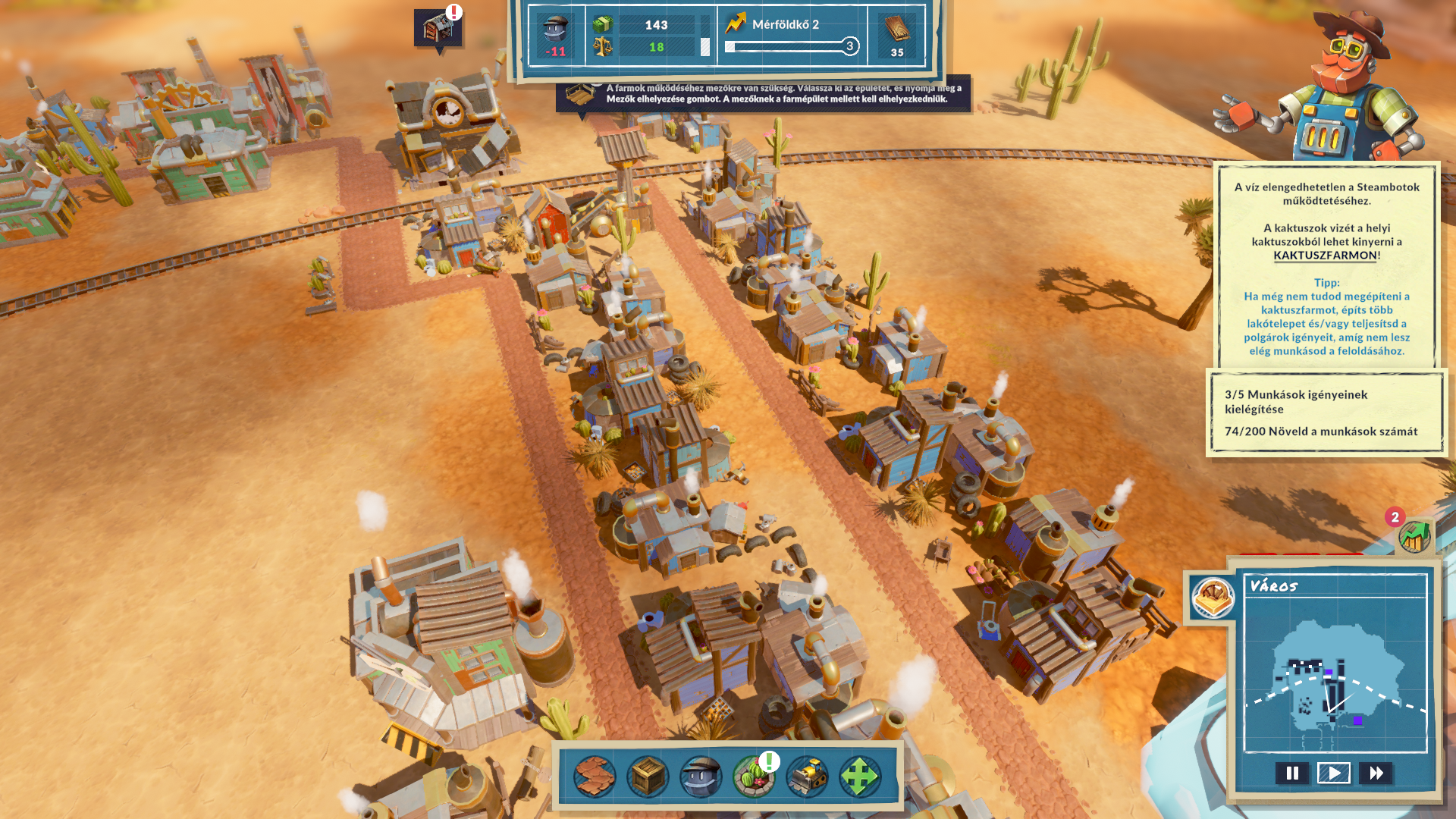Screen dimensions: 1456x819
Task: Open the road paving build tool
Action: (x=595, y=776)
